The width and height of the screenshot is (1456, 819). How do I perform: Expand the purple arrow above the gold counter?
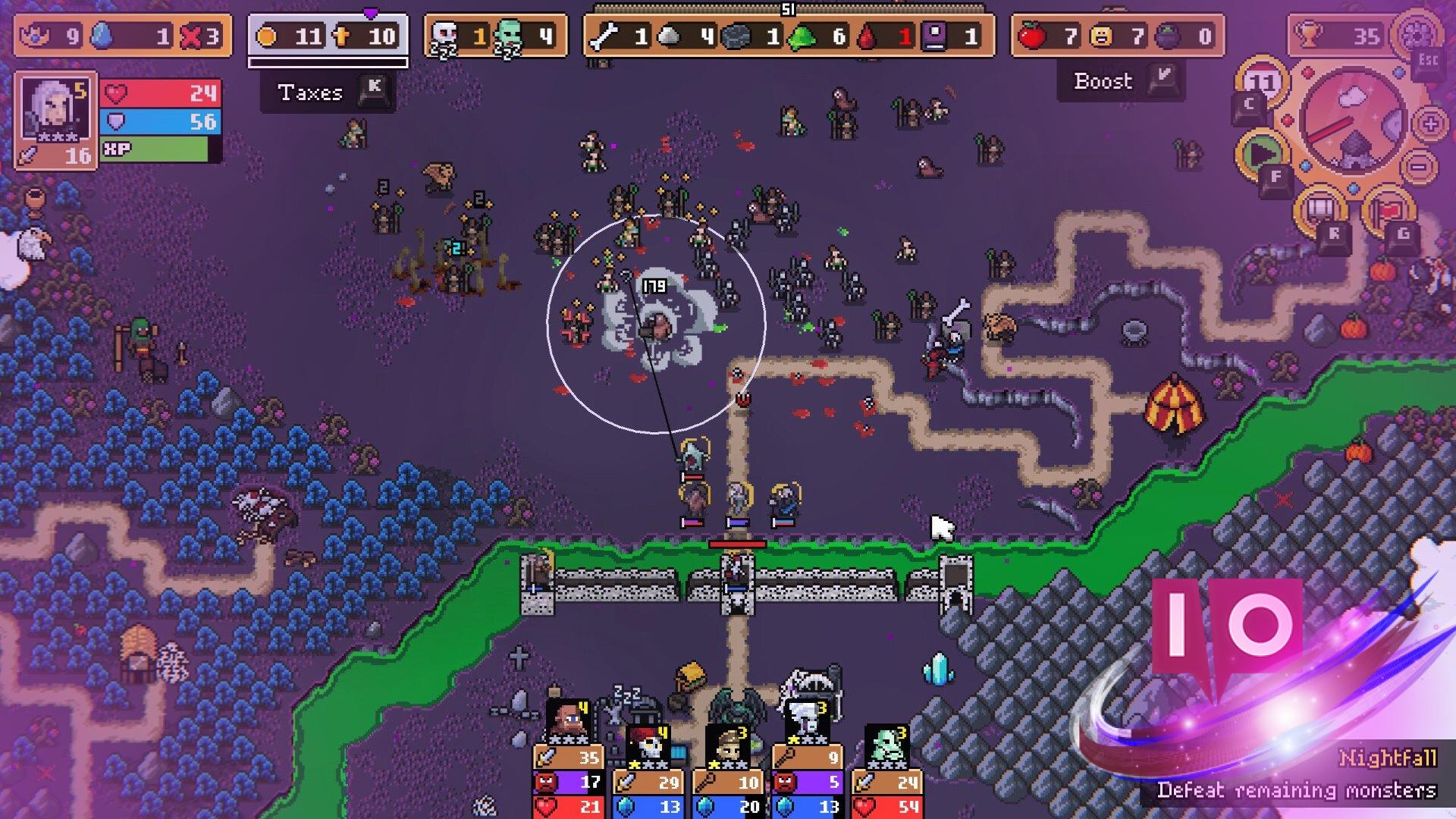pyautogui.click(x=369, y=11)
